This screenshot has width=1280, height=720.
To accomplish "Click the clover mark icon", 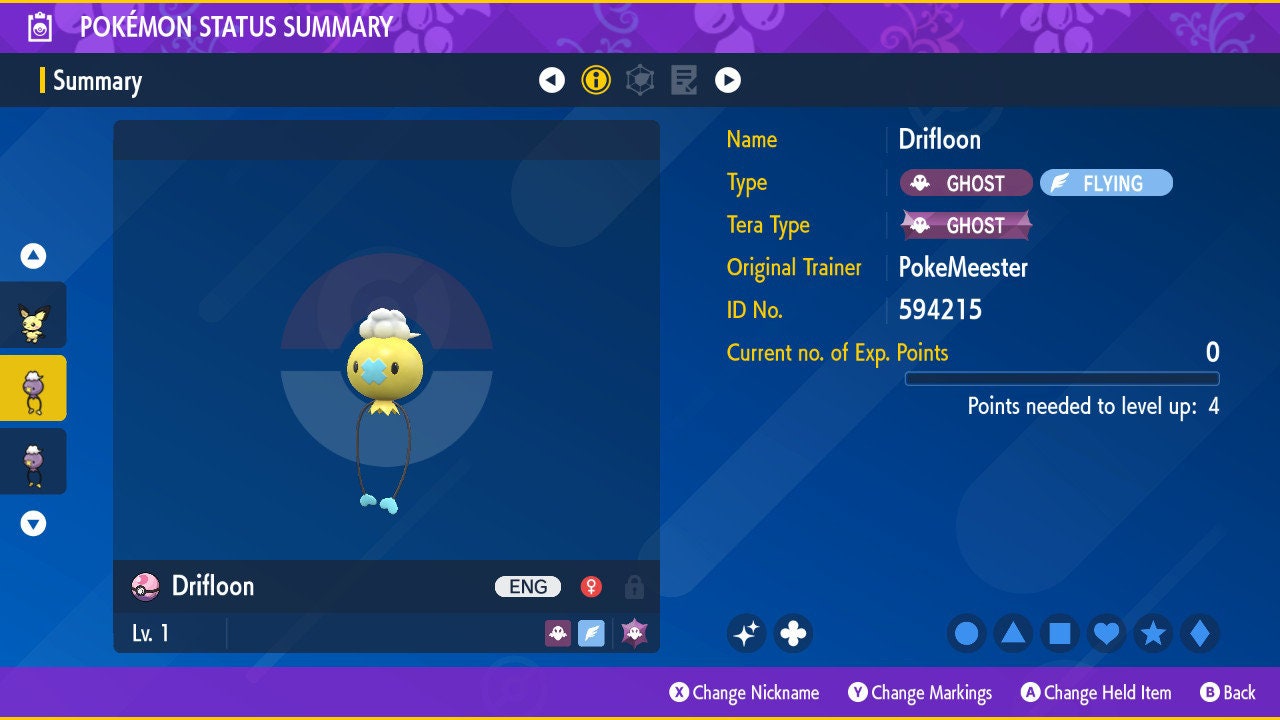I will (793, 633).
